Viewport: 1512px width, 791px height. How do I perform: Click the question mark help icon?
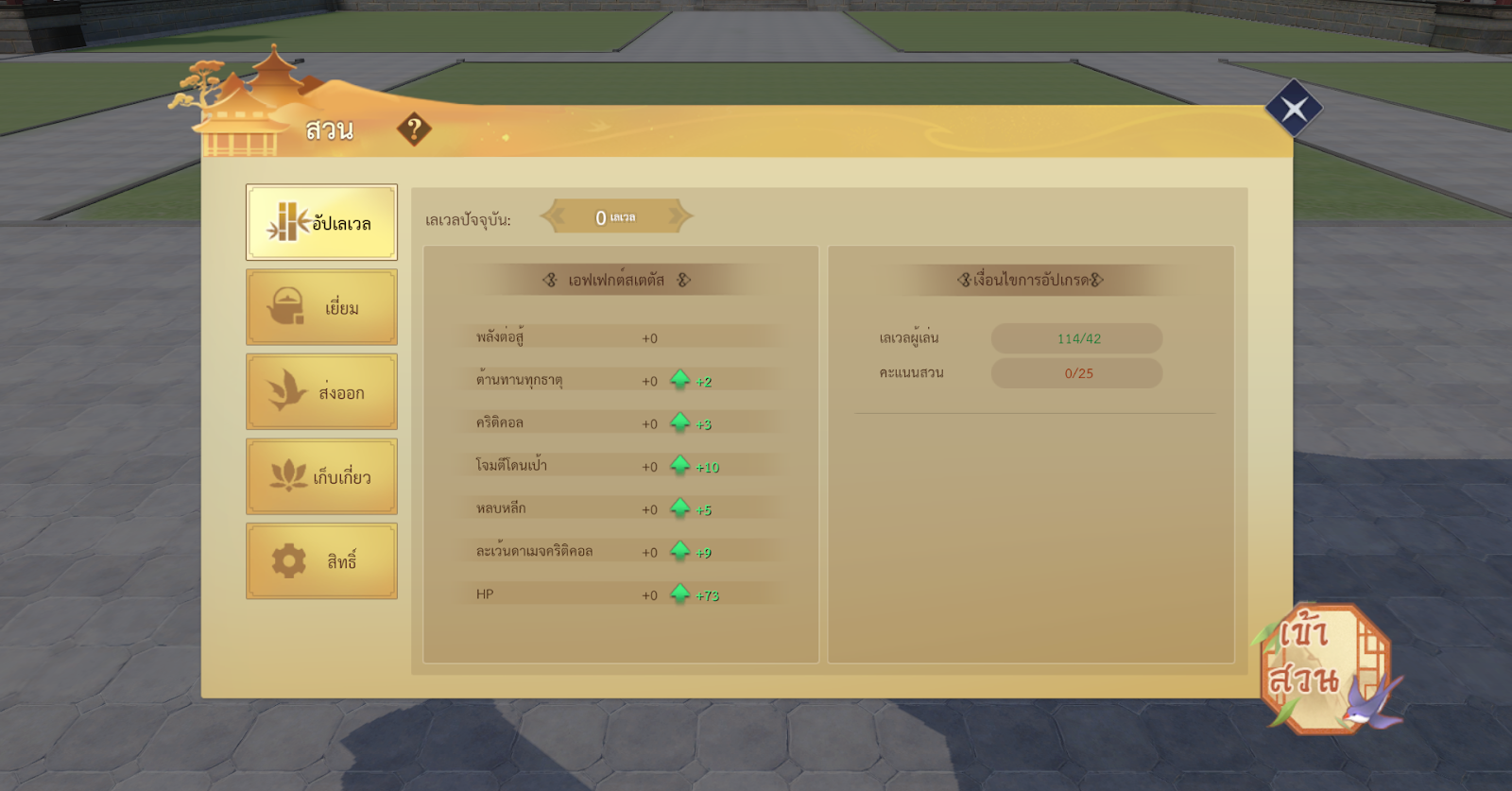[414, 129]
